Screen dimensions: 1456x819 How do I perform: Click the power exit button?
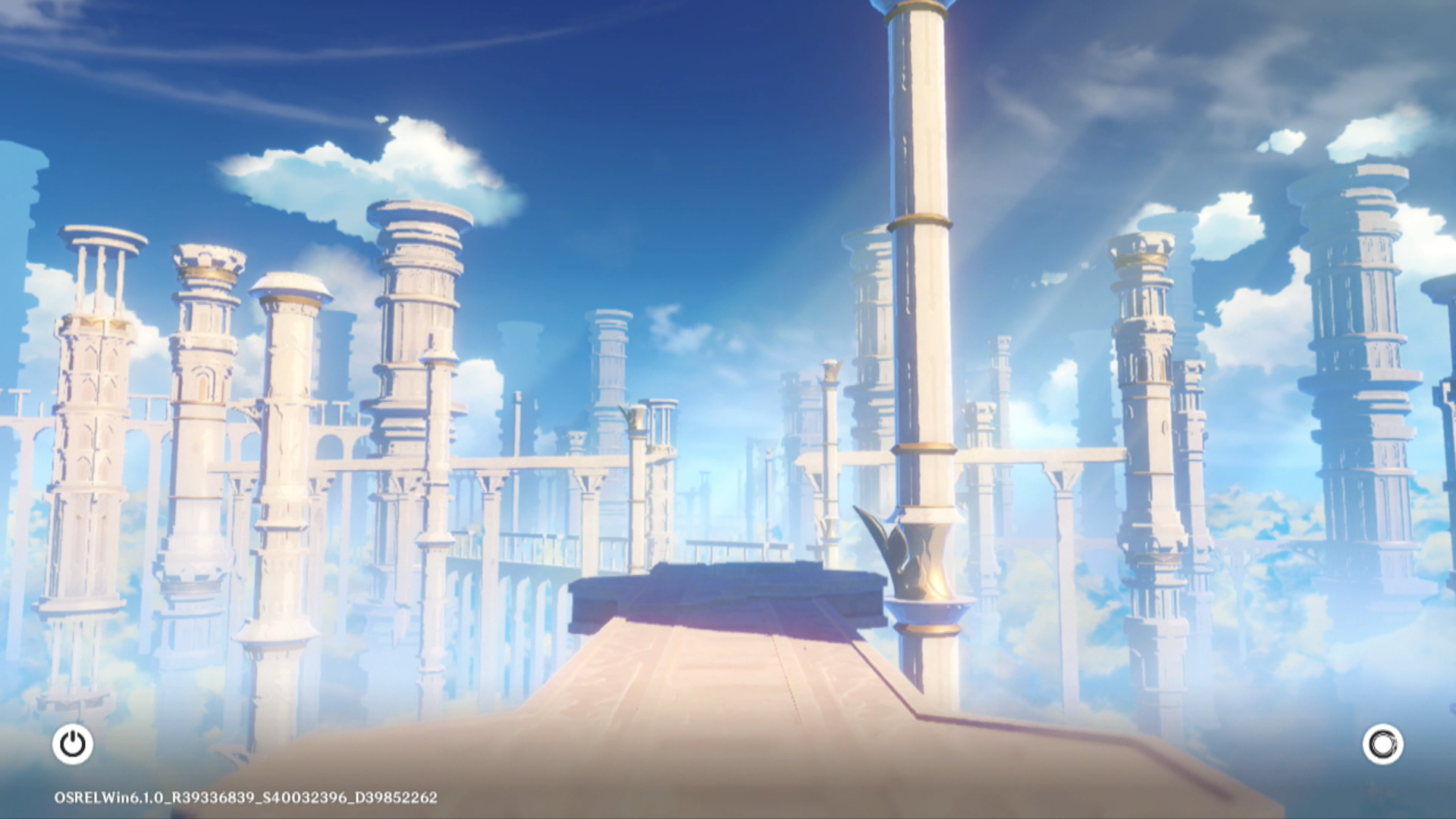(73, 744)
